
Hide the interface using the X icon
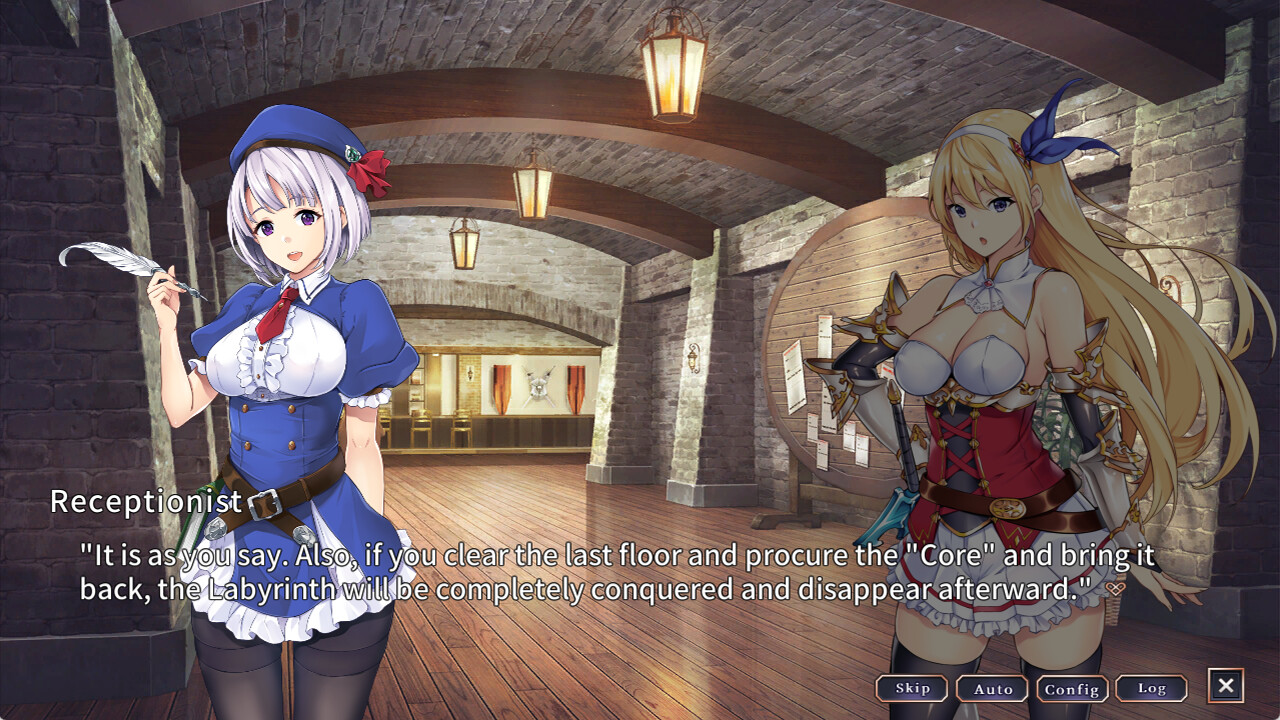tap(1227, 687)
